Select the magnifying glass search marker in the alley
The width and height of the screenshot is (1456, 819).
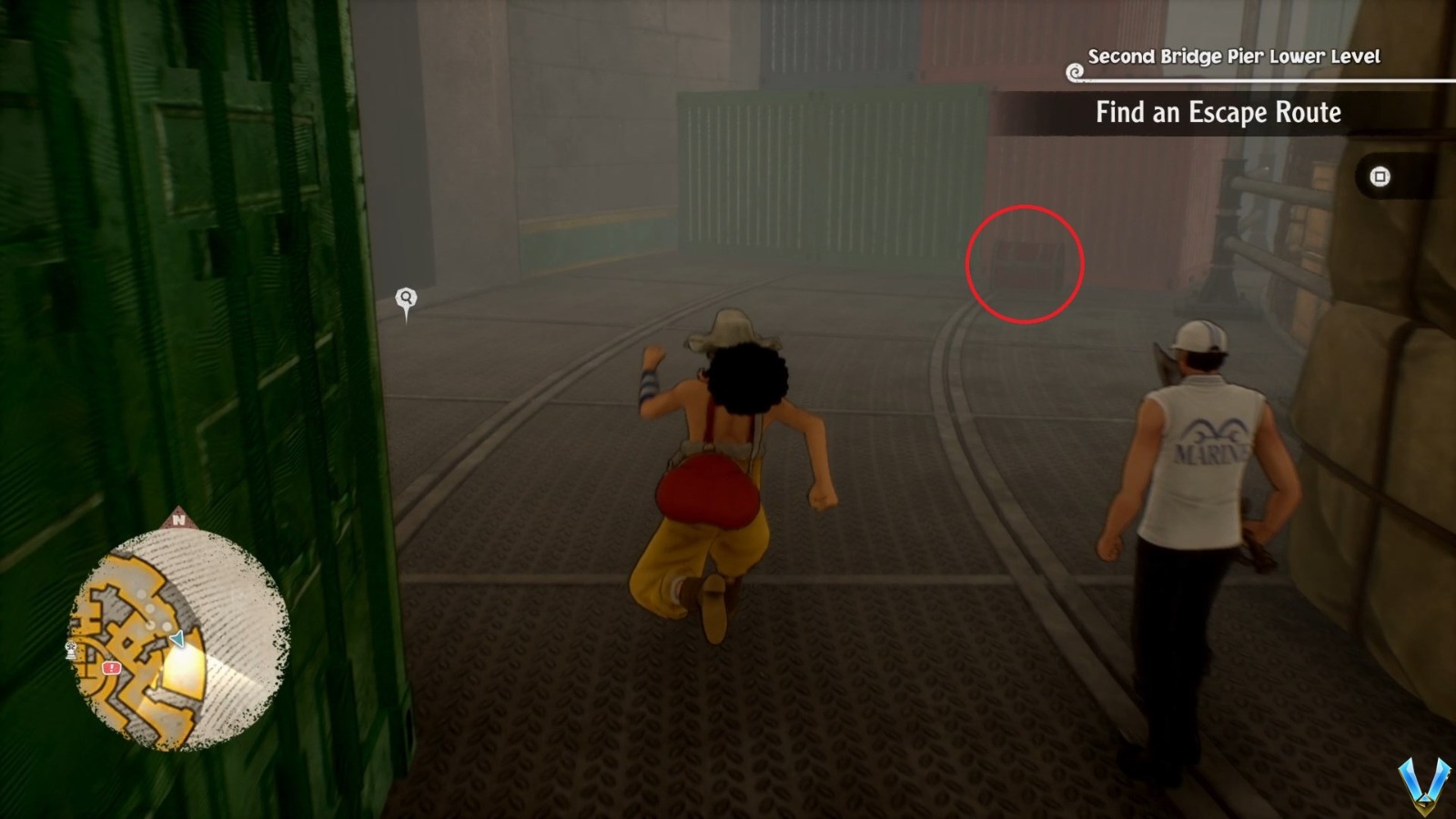point(405,298)
